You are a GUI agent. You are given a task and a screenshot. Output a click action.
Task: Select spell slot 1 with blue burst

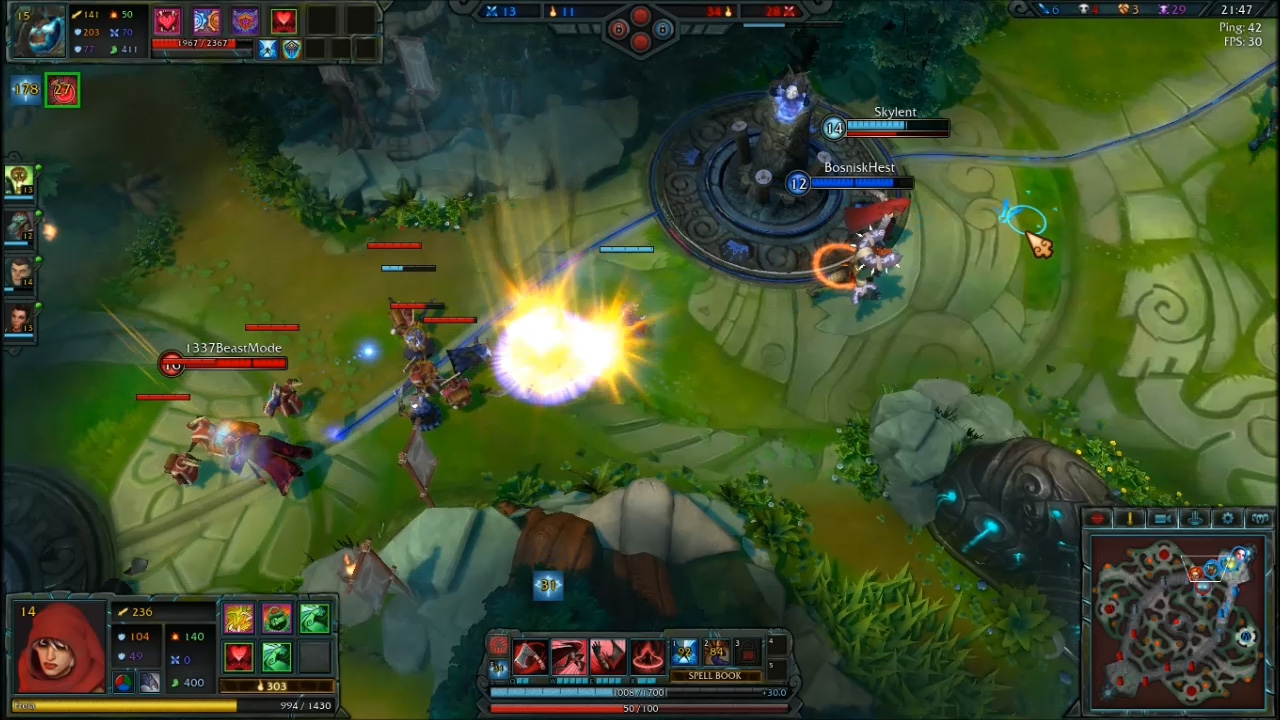684,653
